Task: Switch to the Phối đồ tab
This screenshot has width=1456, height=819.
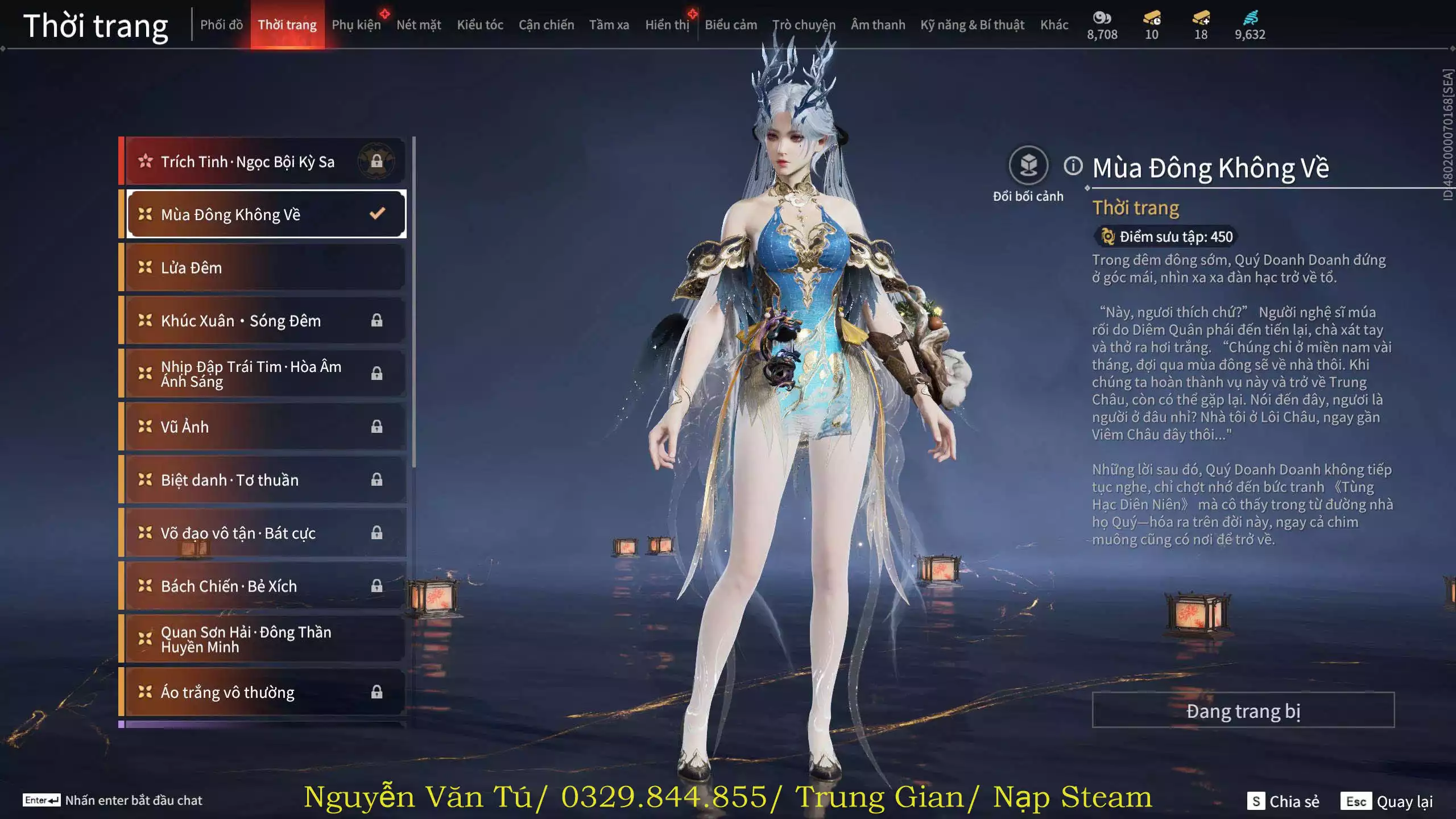Action: click(221, 25)
